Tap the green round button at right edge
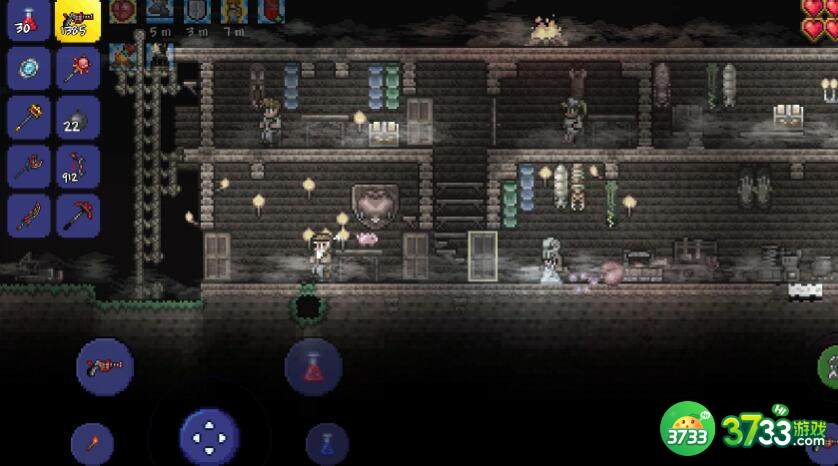 click(829, 367)
